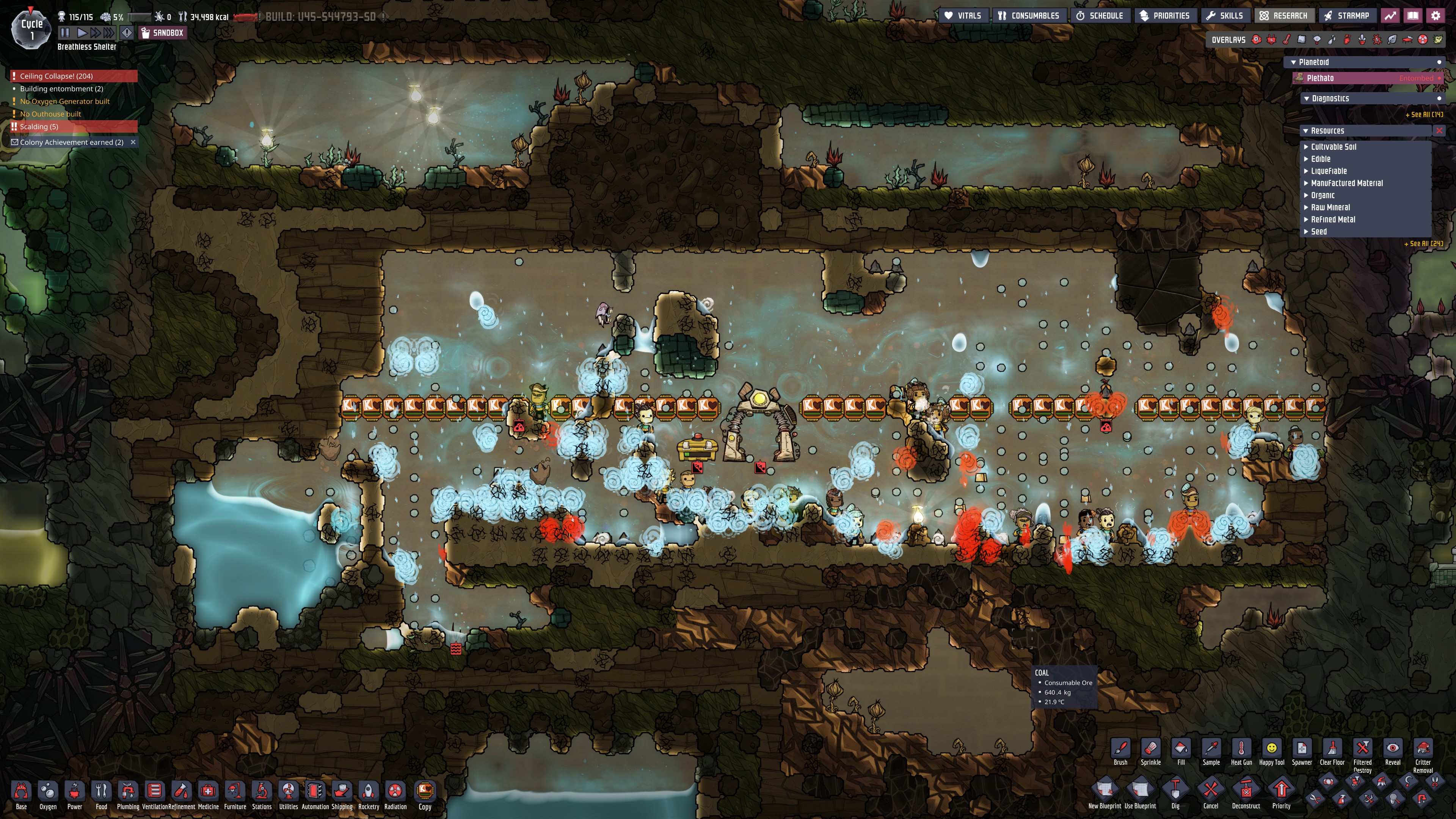Select the Dig tool
1456x819 pixels.
coord(1175,791)
